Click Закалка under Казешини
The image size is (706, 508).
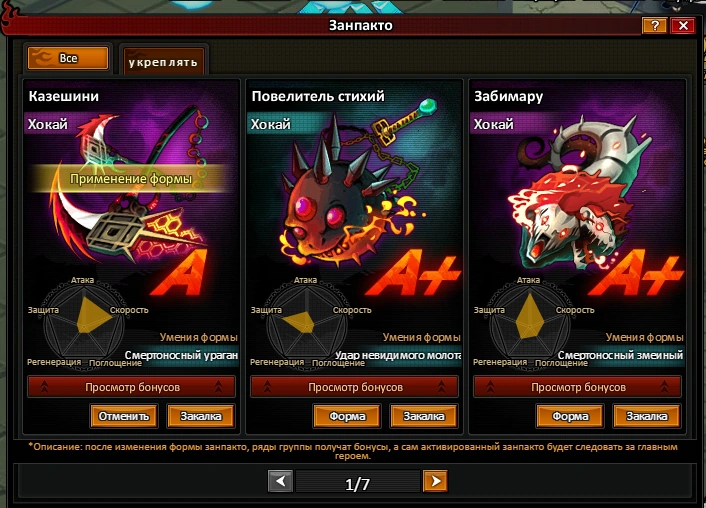[x=201, y=416]
